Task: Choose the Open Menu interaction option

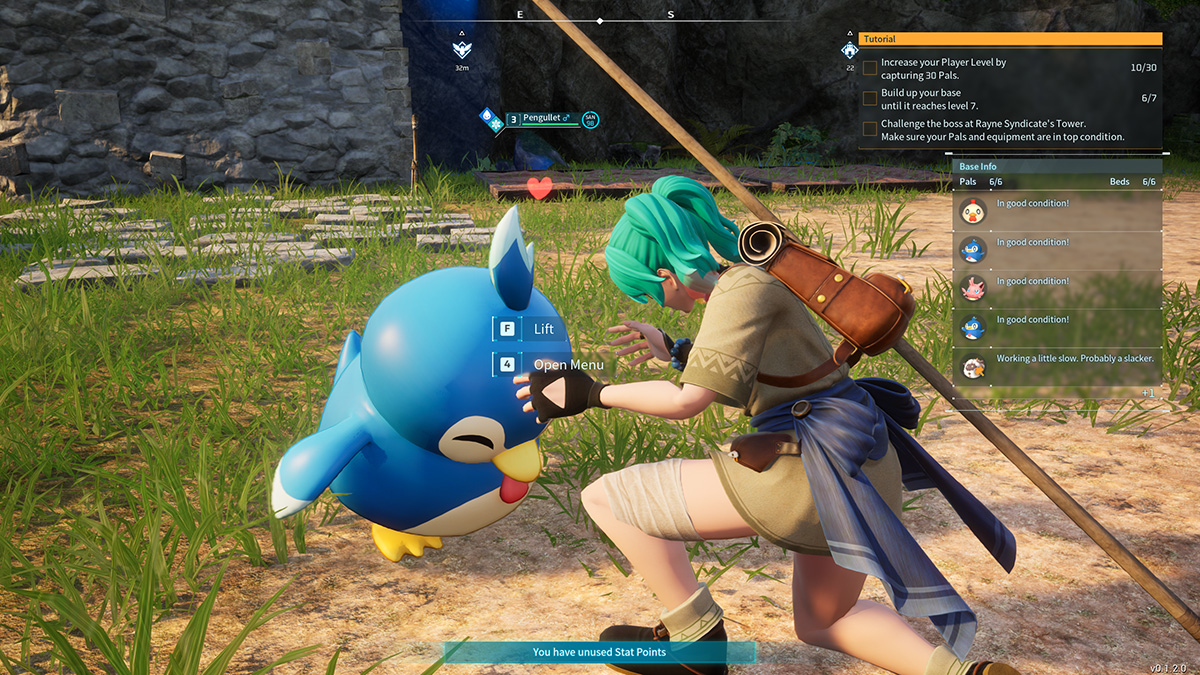Action: point(552,365)
